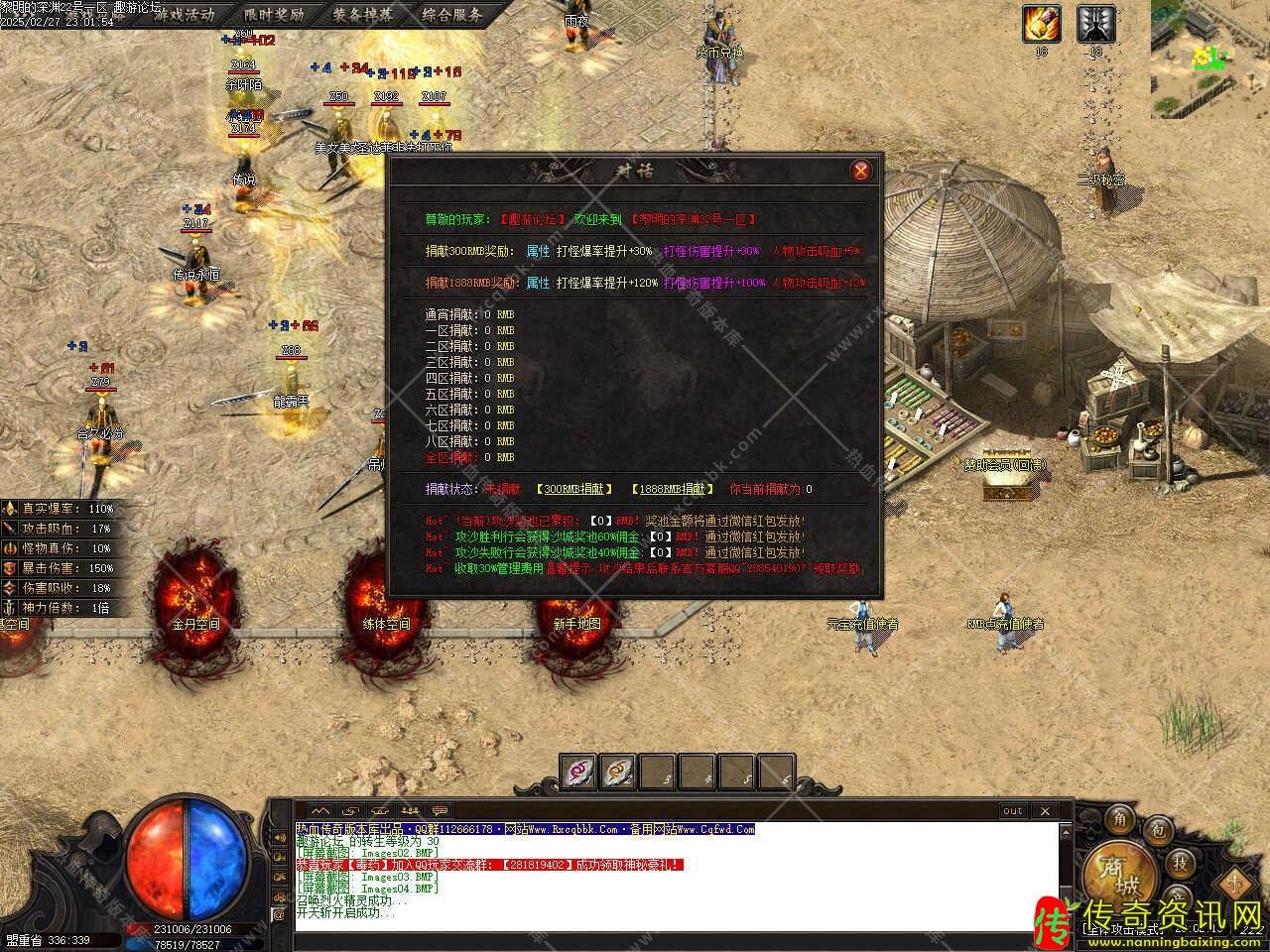The width and height of the screenshot is (1270, 952).
Task: Open the bag with the 包 button
Action: click(1157, 830)
